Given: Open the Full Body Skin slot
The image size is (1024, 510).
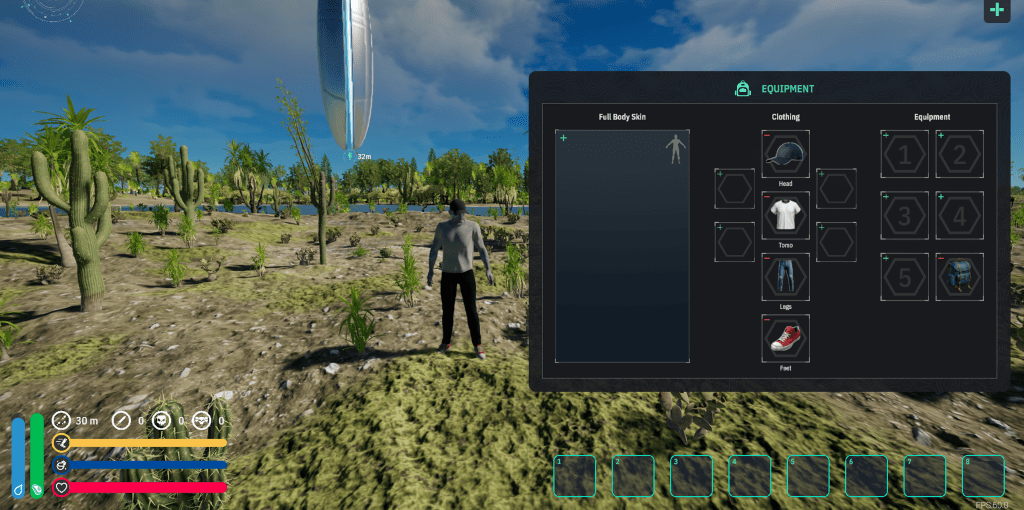Looking at the screenshot, I should pyautogui.click(x=622, y=246).
